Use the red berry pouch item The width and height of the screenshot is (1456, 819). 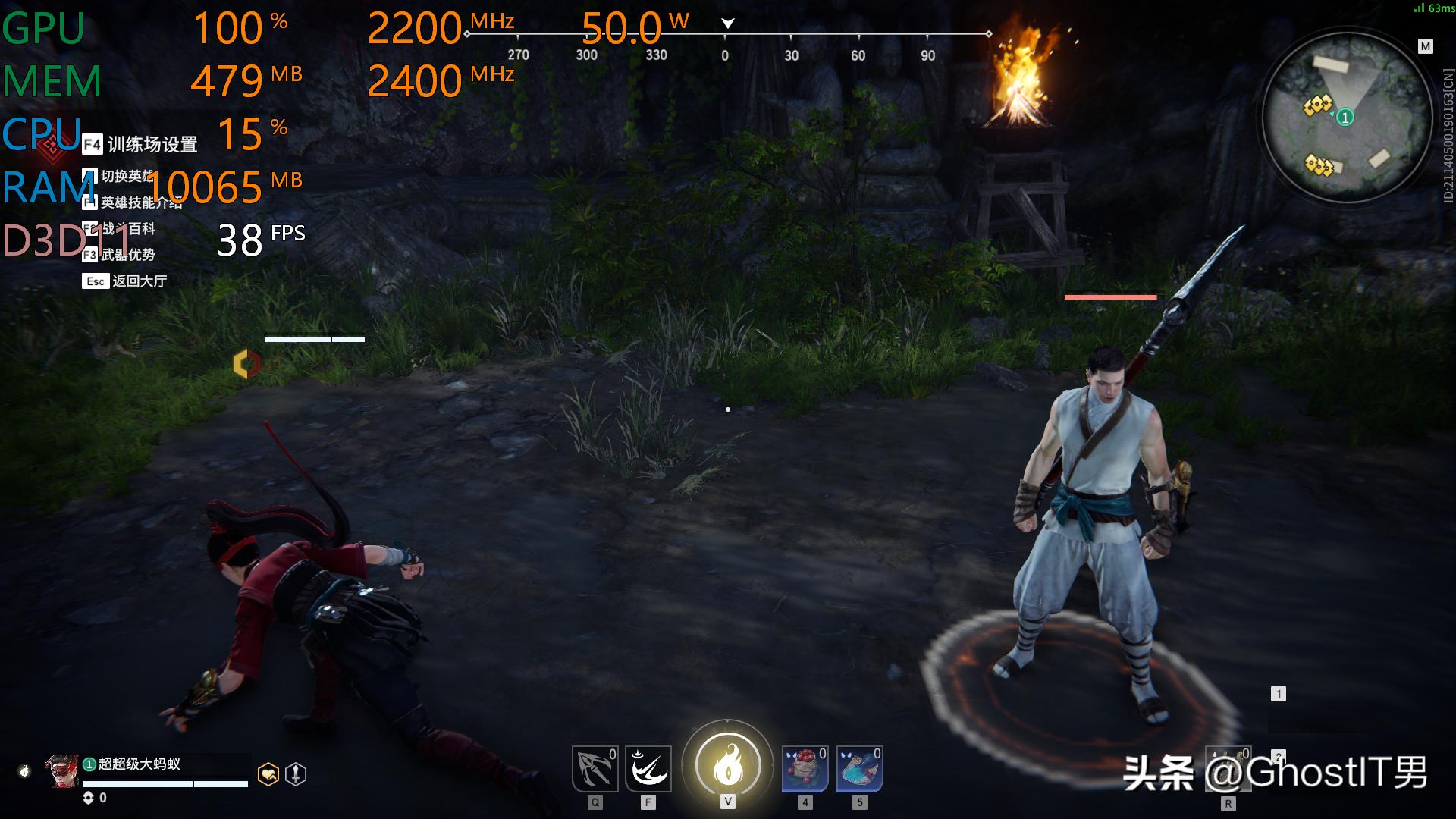(x=805, y=769)
